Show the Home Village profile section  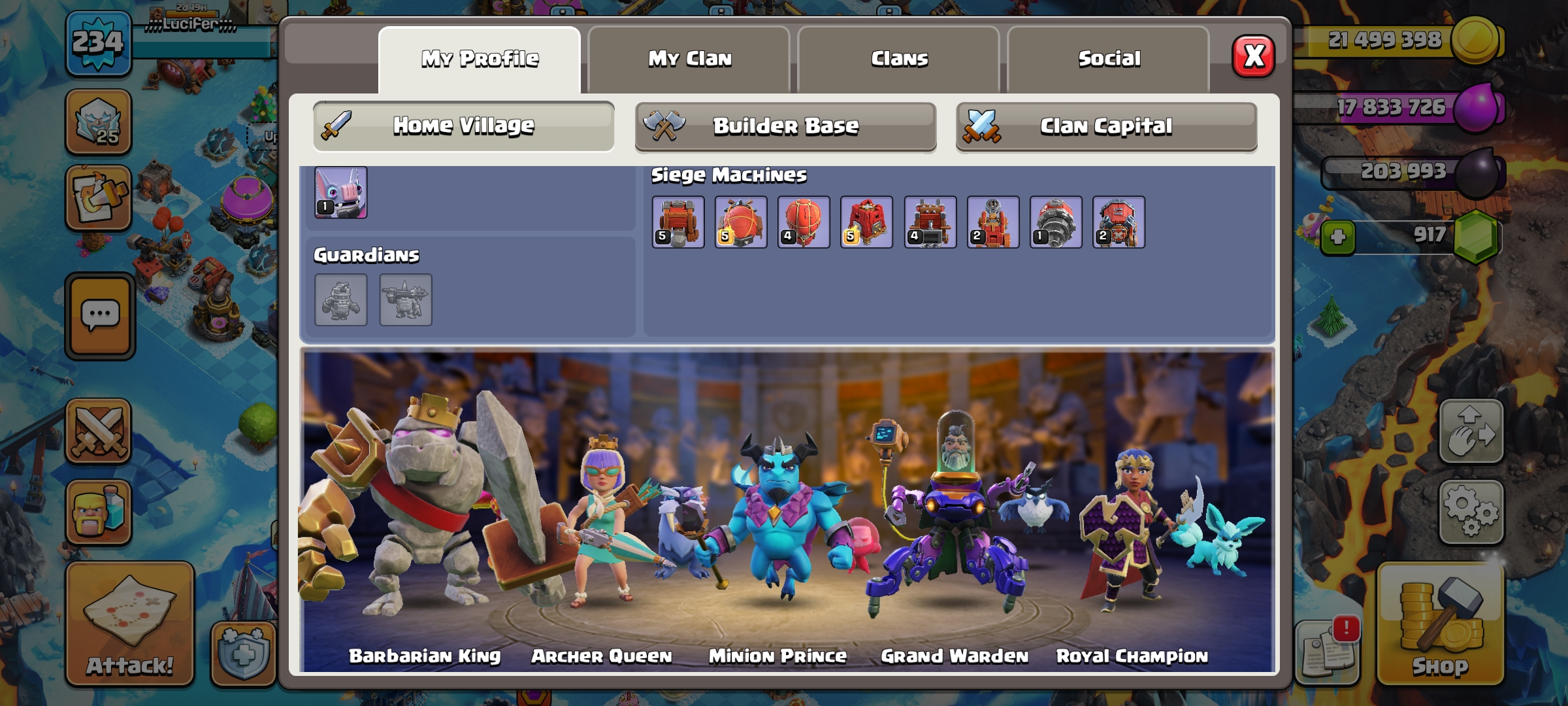463,126
